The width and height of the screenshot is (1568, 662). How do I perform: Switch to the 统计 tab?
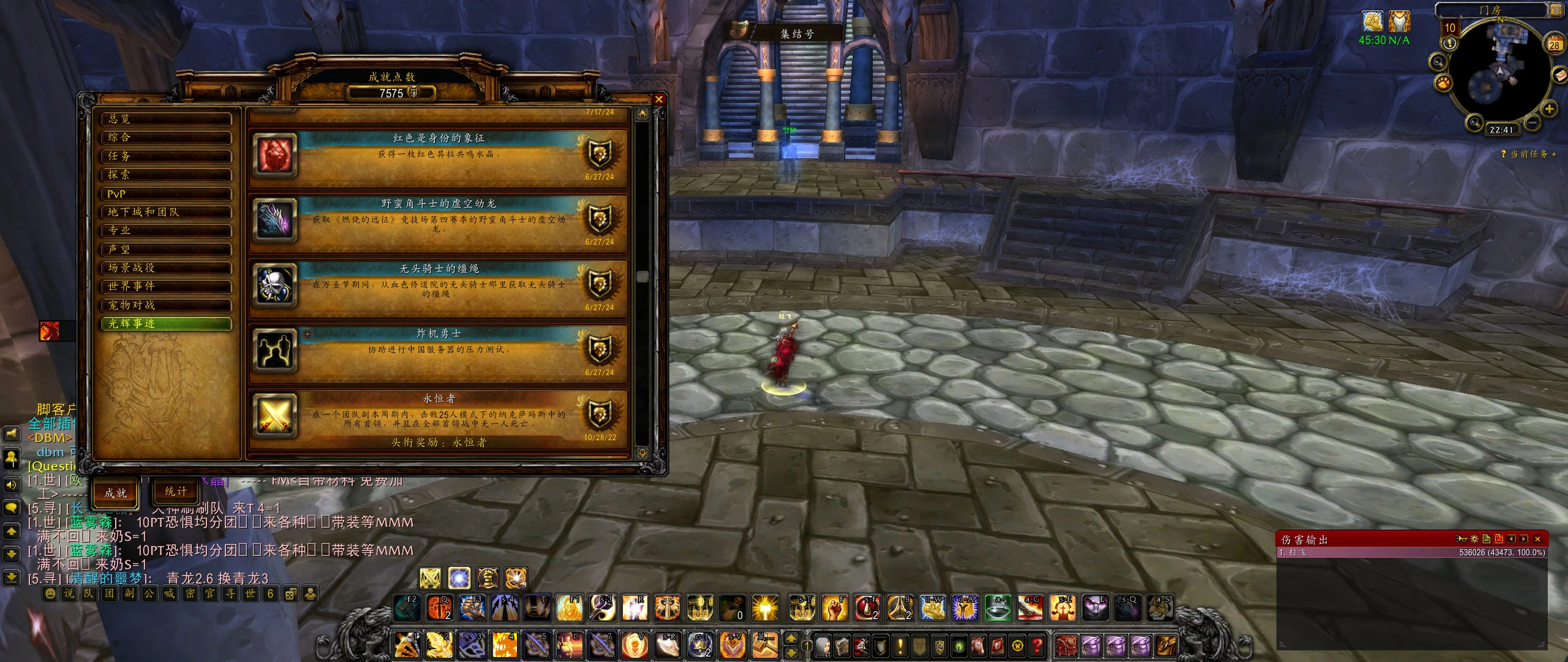click(175, 492)
